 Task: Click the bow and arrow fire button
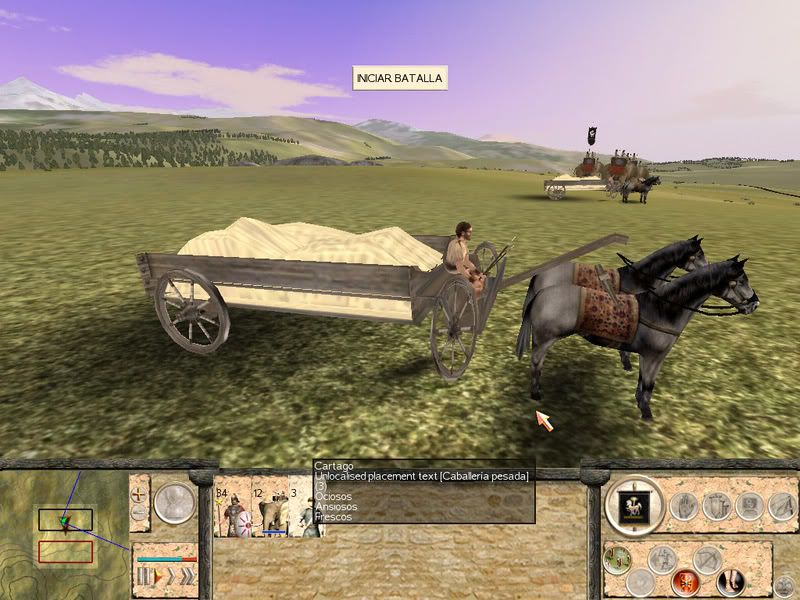pos(708,559)
